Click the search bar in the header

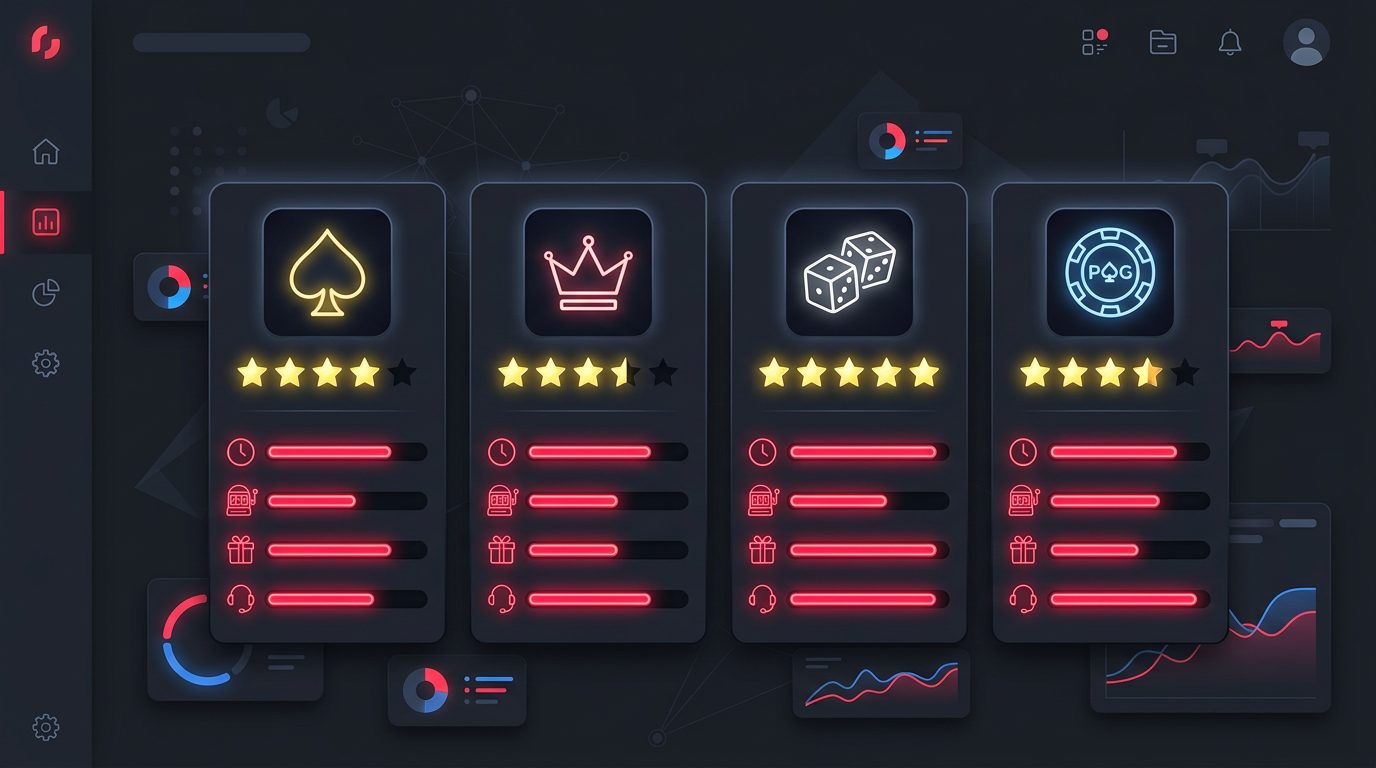[x=221, y=42]
